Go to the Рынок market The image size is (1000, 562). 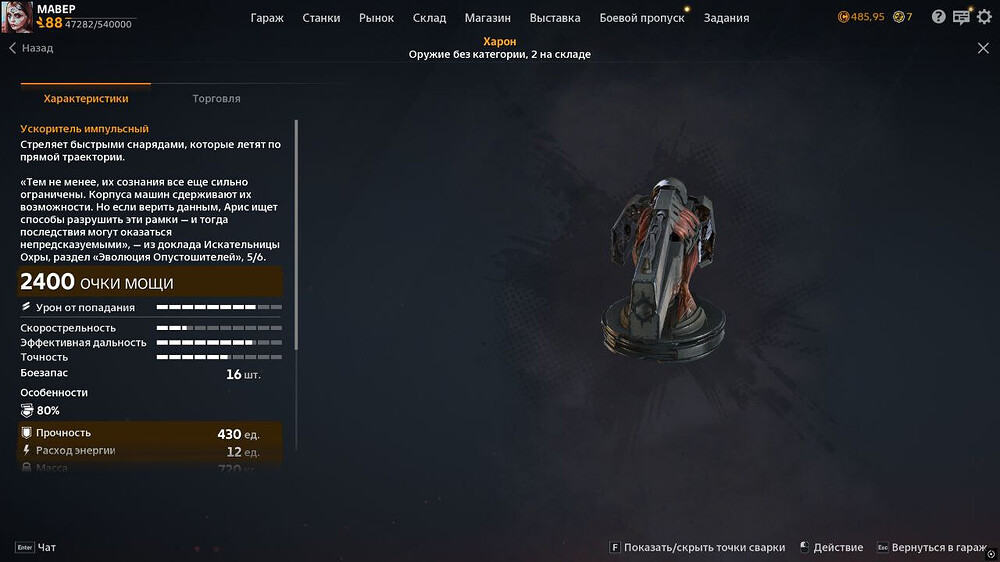click(x=376, y=18)
